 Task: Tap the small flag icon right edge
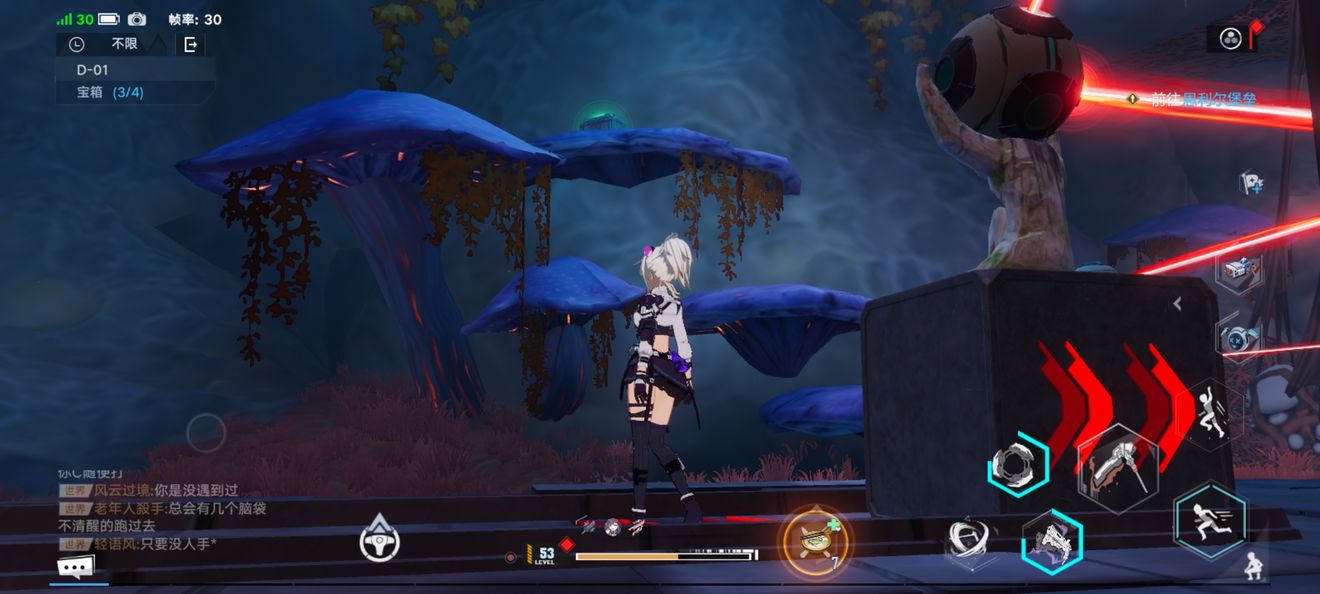pyautogui.click(x=1250, y=182)
